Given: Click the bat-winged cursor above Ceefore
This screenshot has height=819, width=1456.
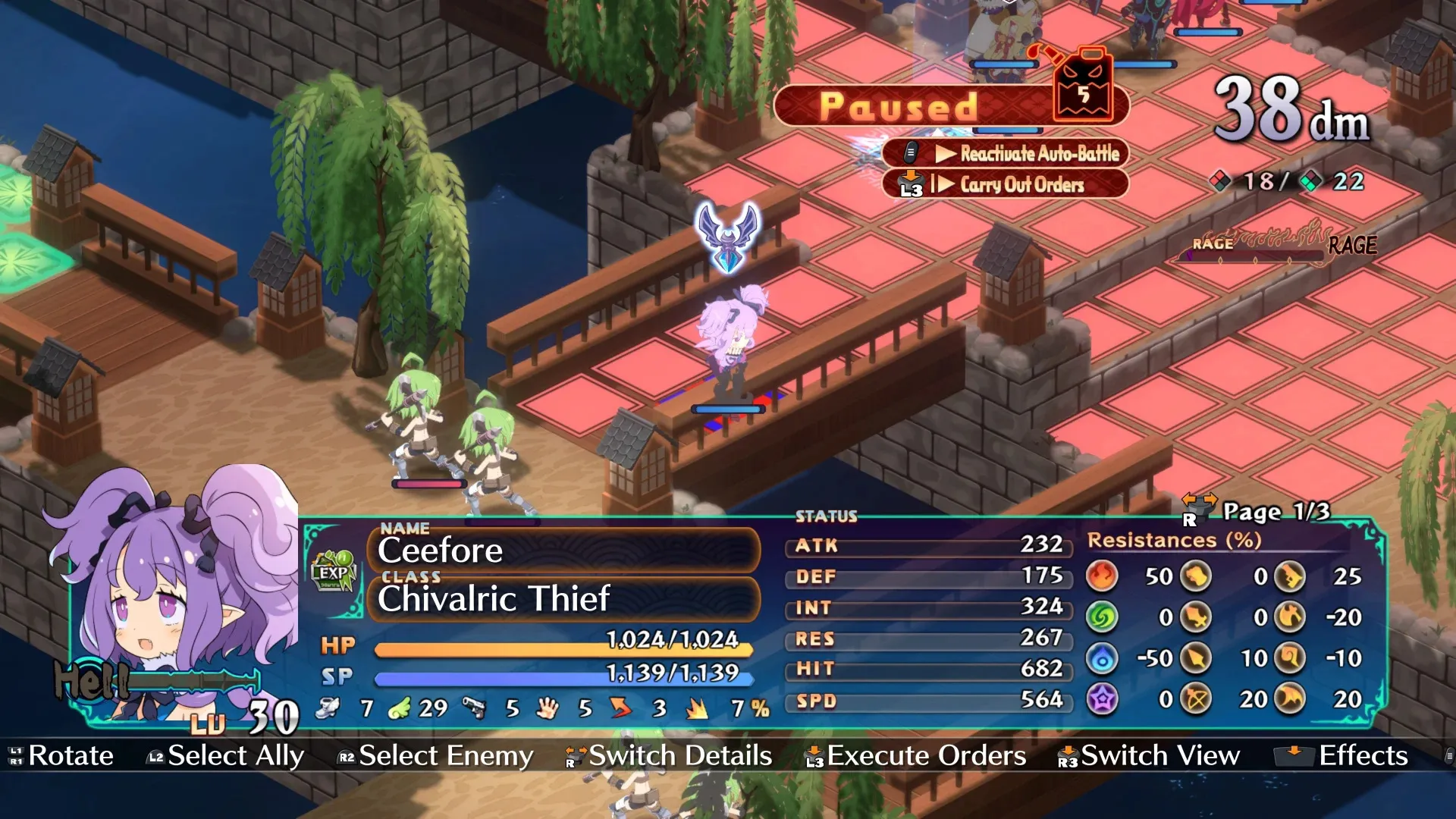Looking at the screenshot, I should (x=728, y=236).
